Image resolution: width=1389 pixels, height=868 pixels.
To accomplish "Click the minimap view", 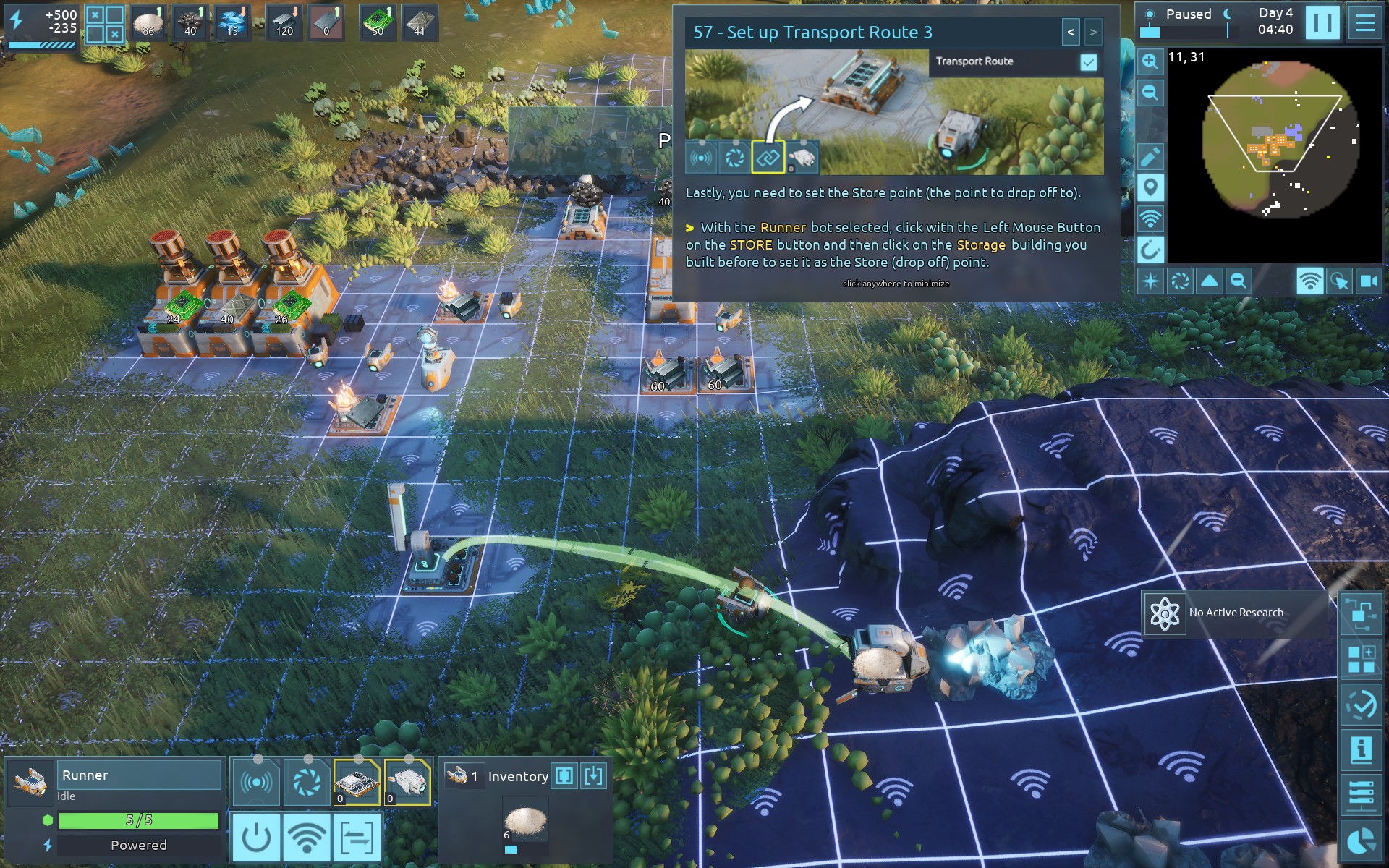I will [1275, 156].
